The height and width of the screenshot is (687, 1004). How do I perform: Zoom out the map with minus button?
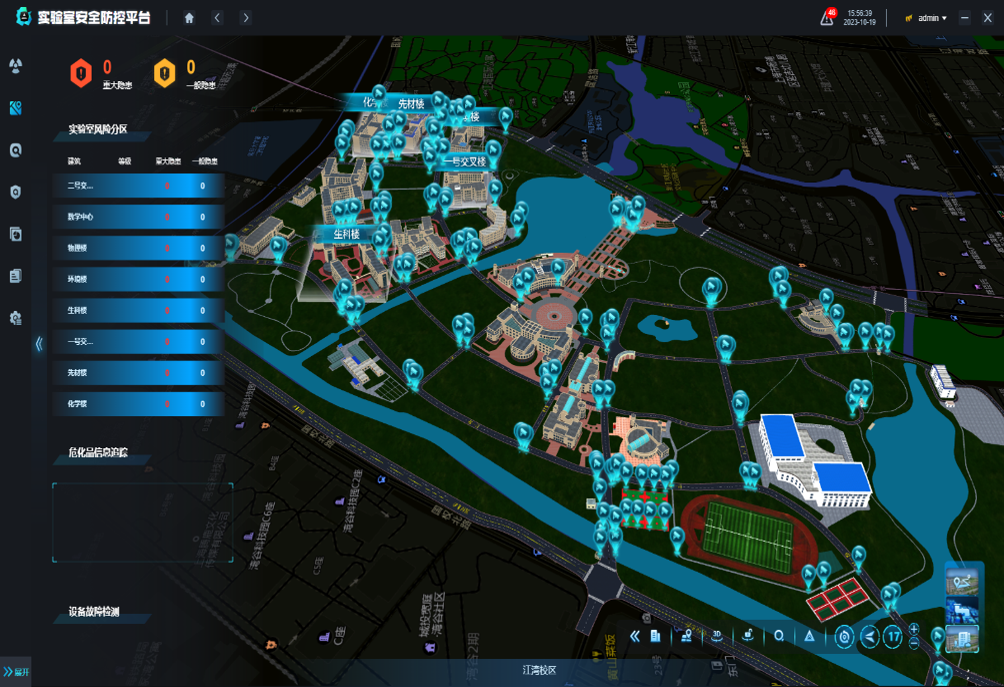(x=914, y=643)
